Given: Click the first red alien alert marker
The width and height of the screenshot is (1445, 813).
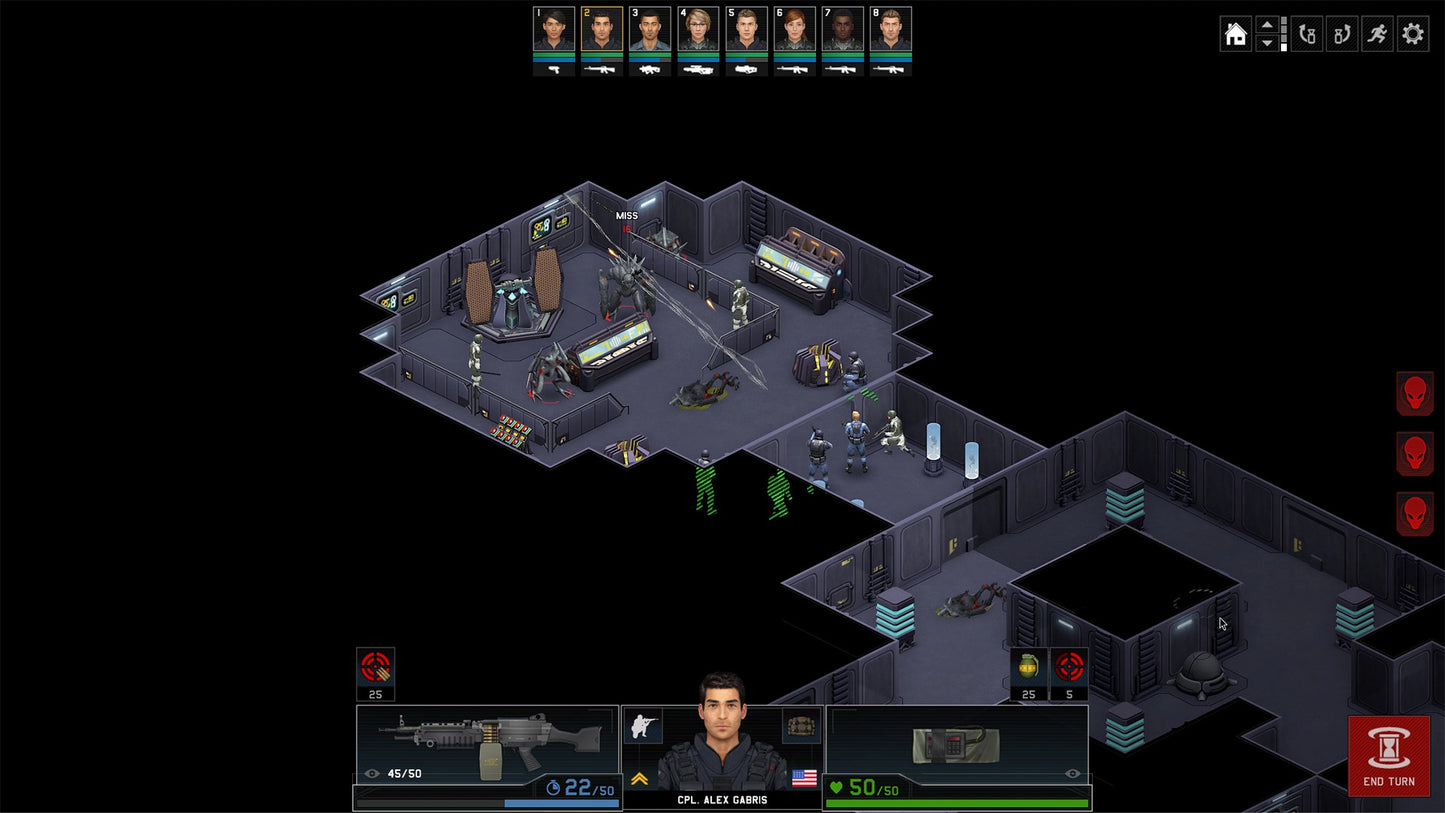Looking at the screenshot, I should 1414,392.
